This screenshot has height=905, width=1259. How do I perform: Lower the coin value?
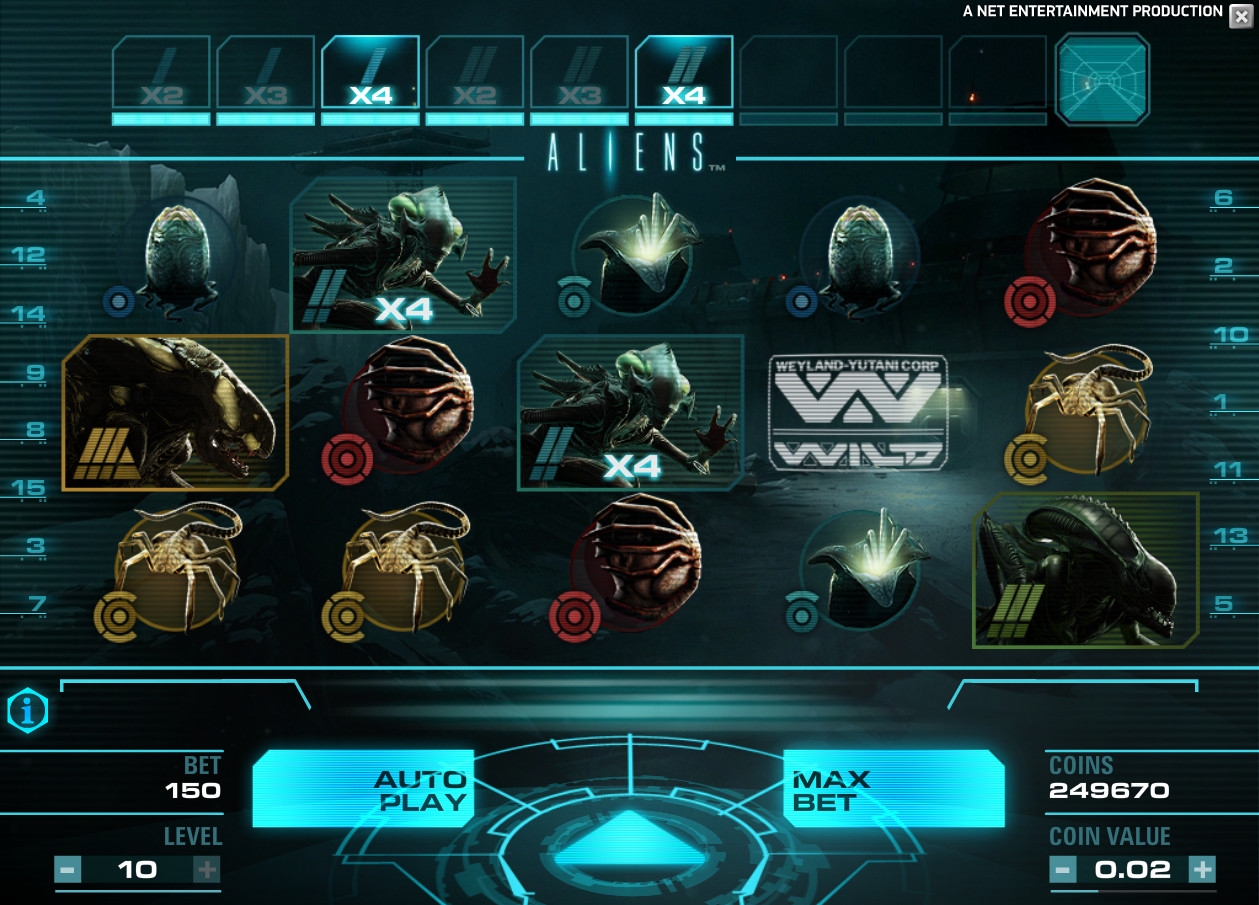(1063, 869)
